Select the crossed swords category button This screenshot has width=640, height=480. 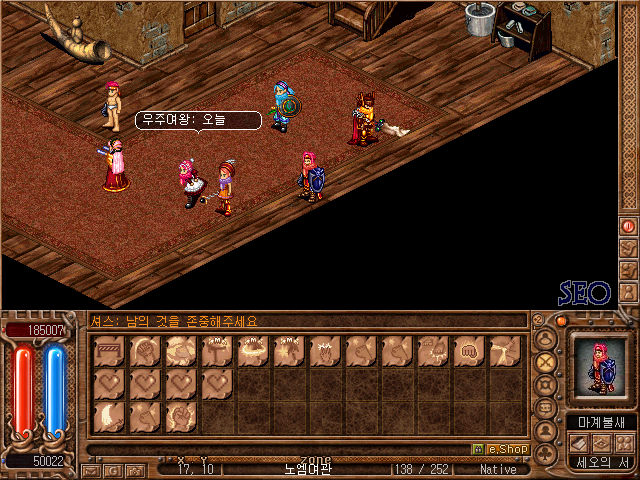[x=545, y=360]
